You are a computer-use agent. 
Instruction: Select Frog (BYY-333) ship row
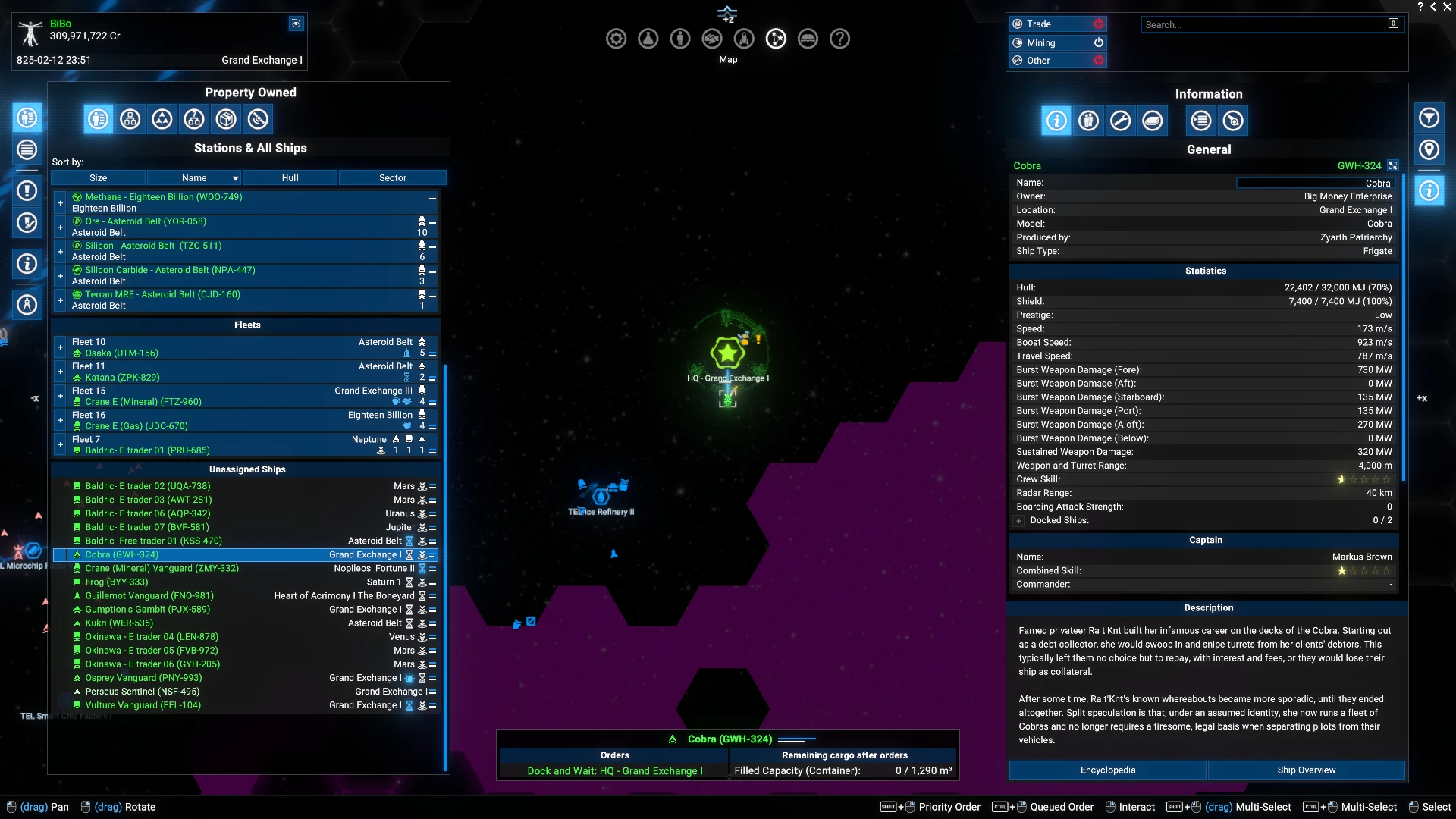(x=117, y=582)
